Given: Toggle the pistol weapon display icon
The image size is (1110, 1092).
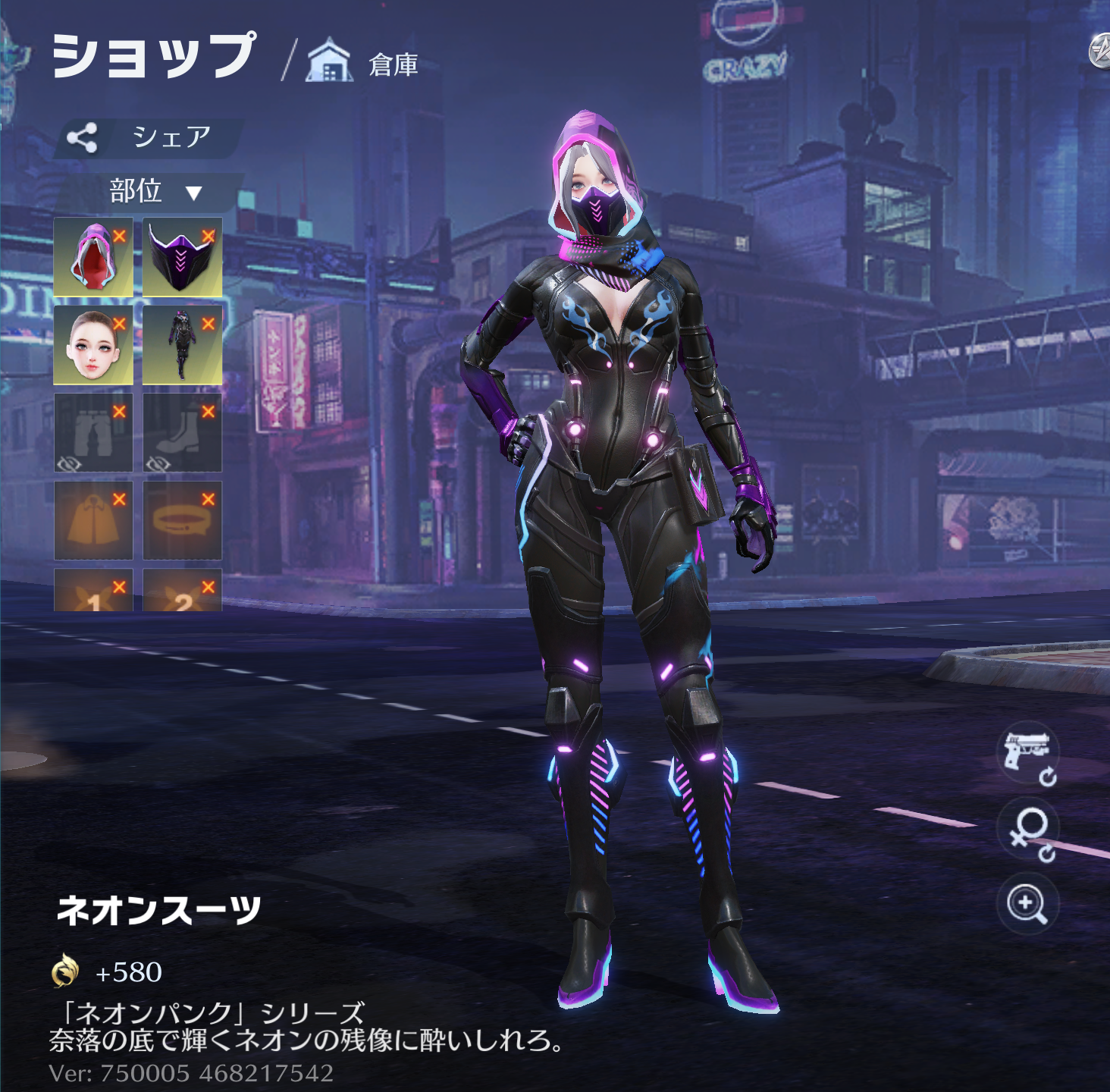Looking at the screenshot, I should (x=1027, y=755).
